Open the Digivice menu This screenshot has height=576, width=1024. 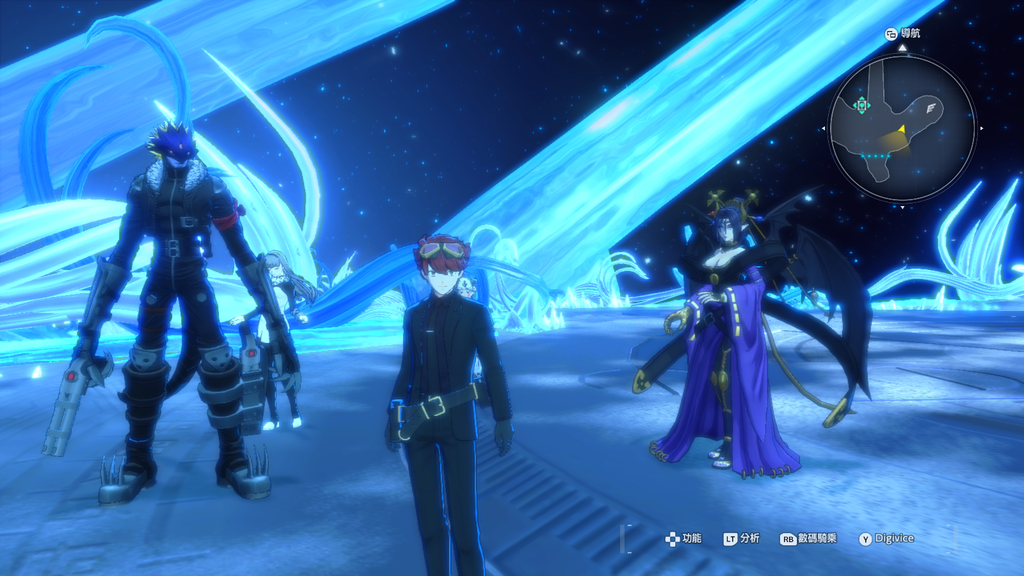click(x=886, y=538)
